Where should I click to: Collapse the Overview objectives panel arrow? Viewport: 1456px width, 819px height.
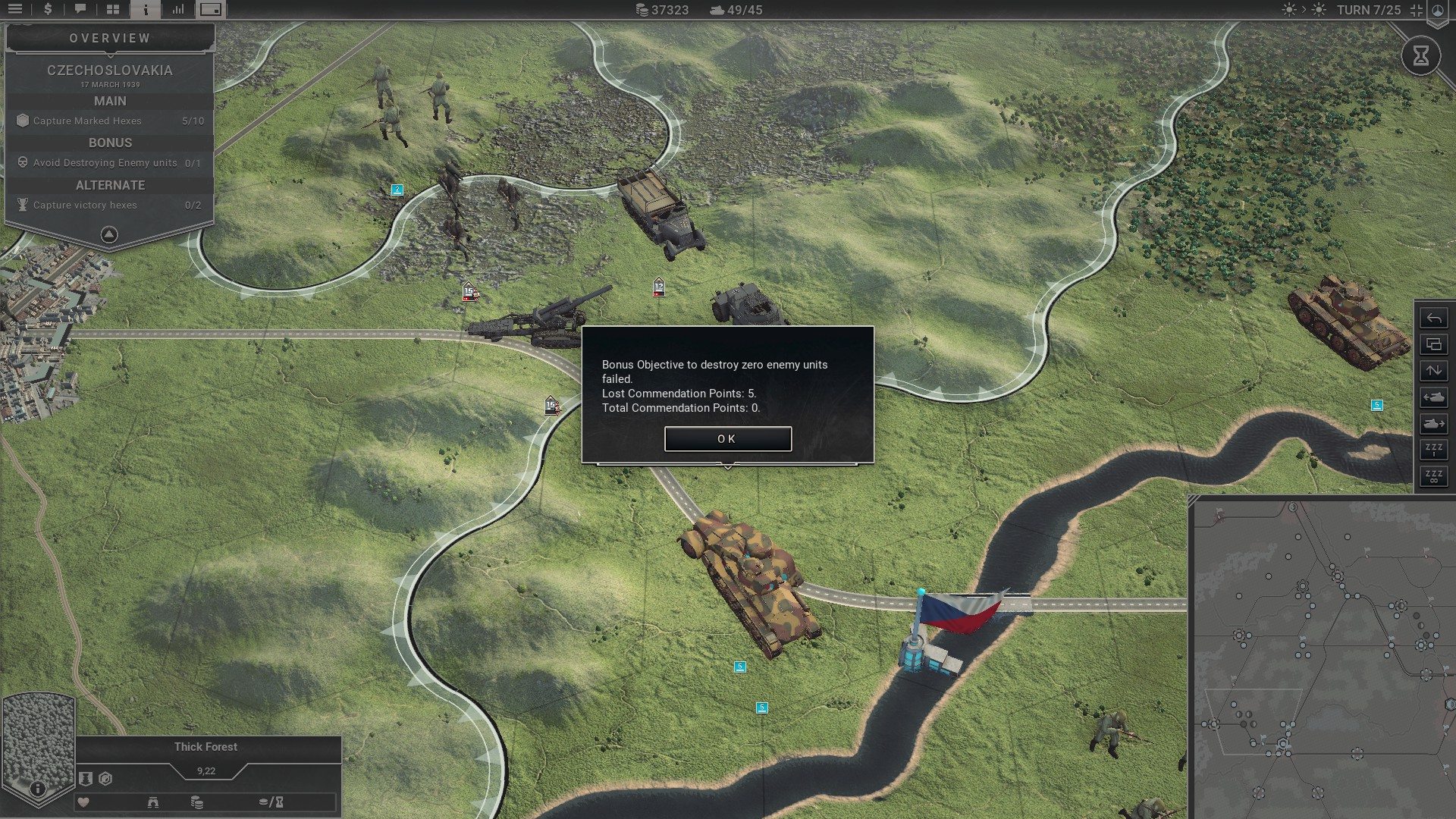tap(109, 234)
